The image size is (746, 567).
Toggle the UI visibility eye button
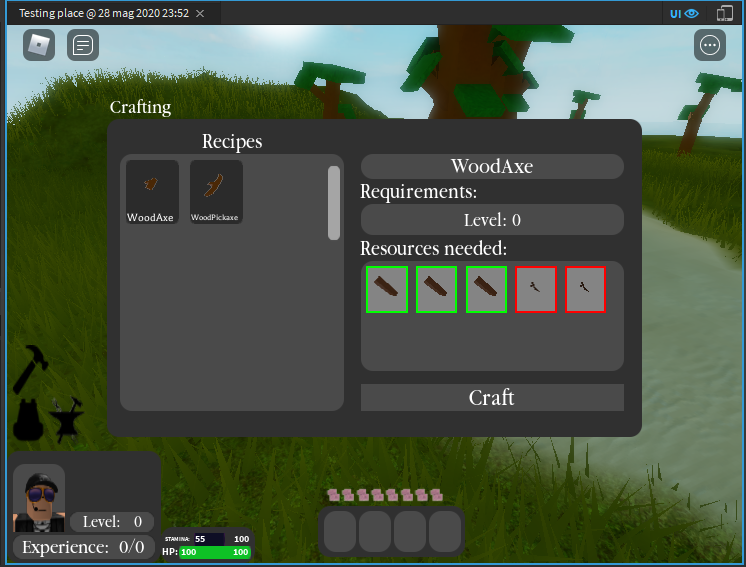pyautogui.click(x=684, y=13)
